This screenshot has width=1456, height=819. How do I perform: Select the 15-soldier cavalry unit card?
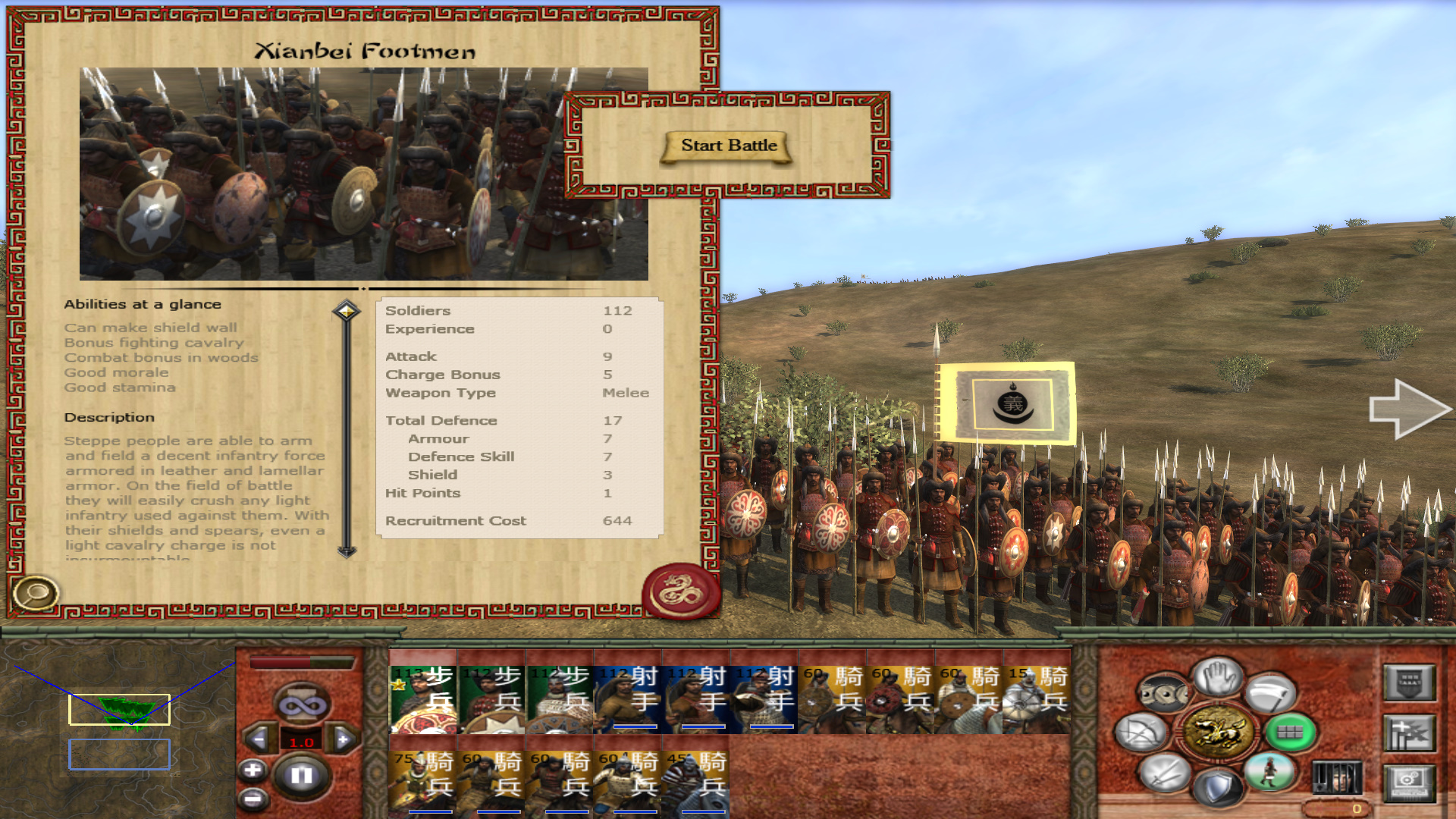click(1036, 699)
